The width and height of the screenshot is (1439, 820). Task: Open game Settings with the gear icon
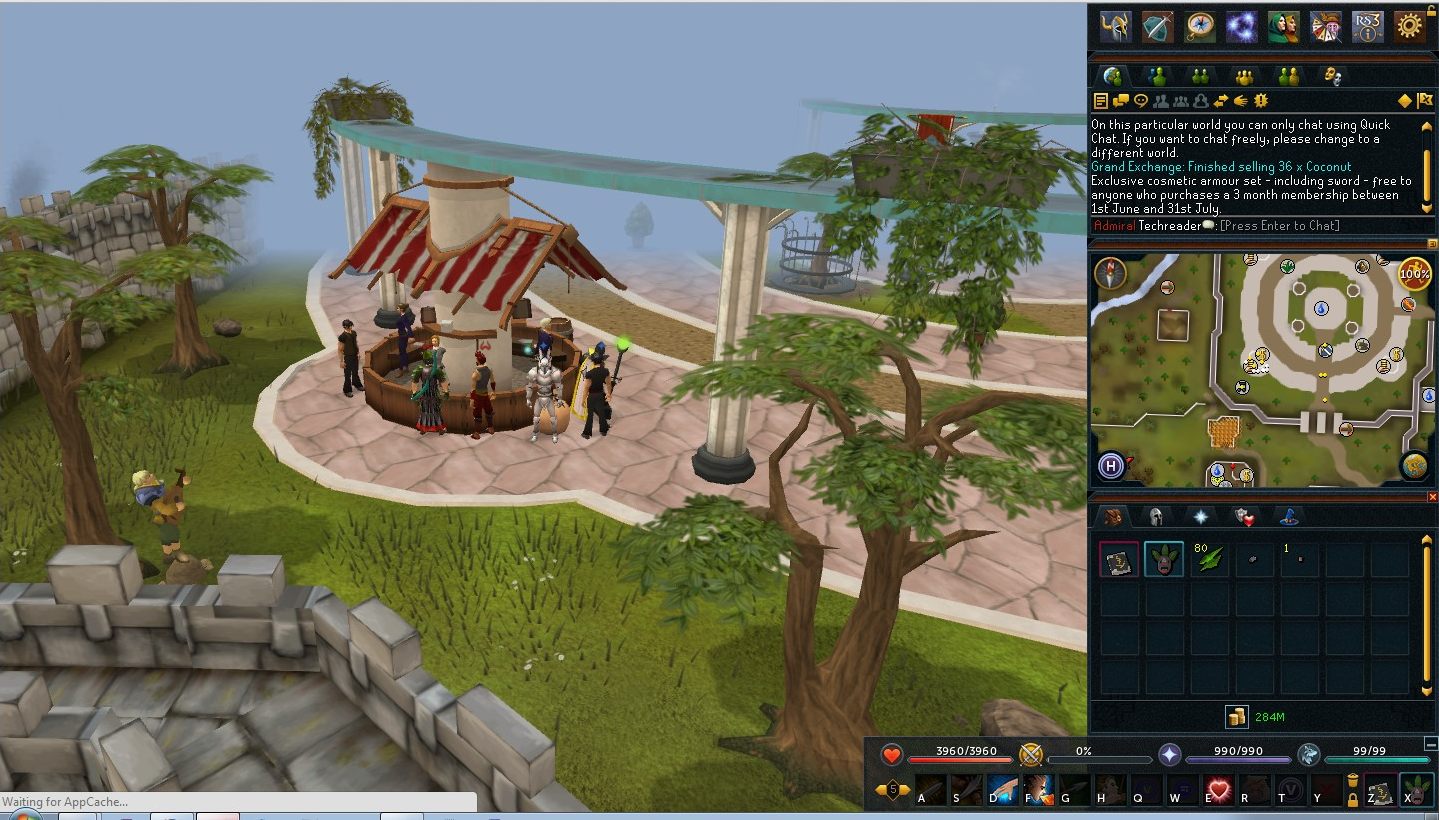coord(1412,27)
